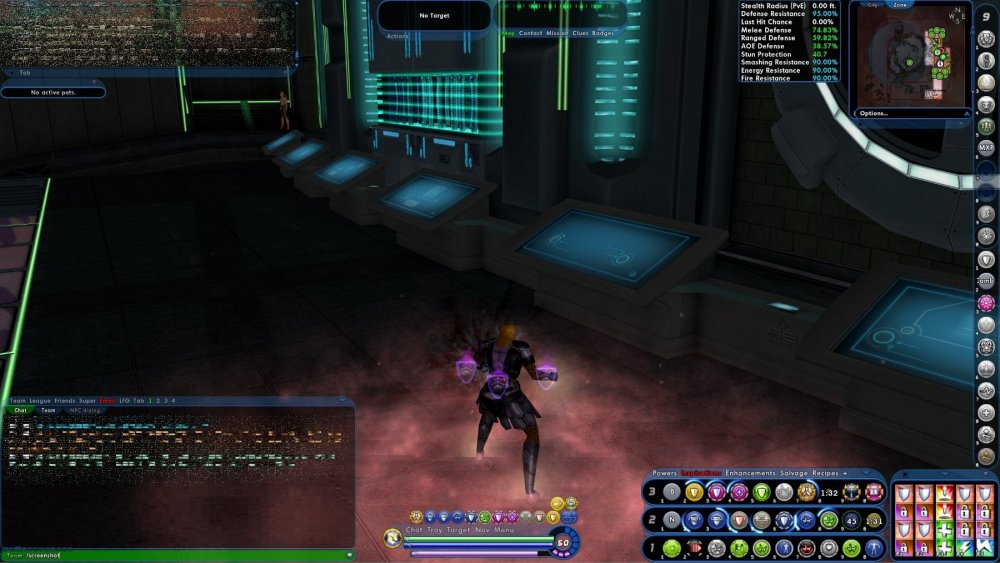
Task: Open the Clues window
Action: click(x=580, y=33)
